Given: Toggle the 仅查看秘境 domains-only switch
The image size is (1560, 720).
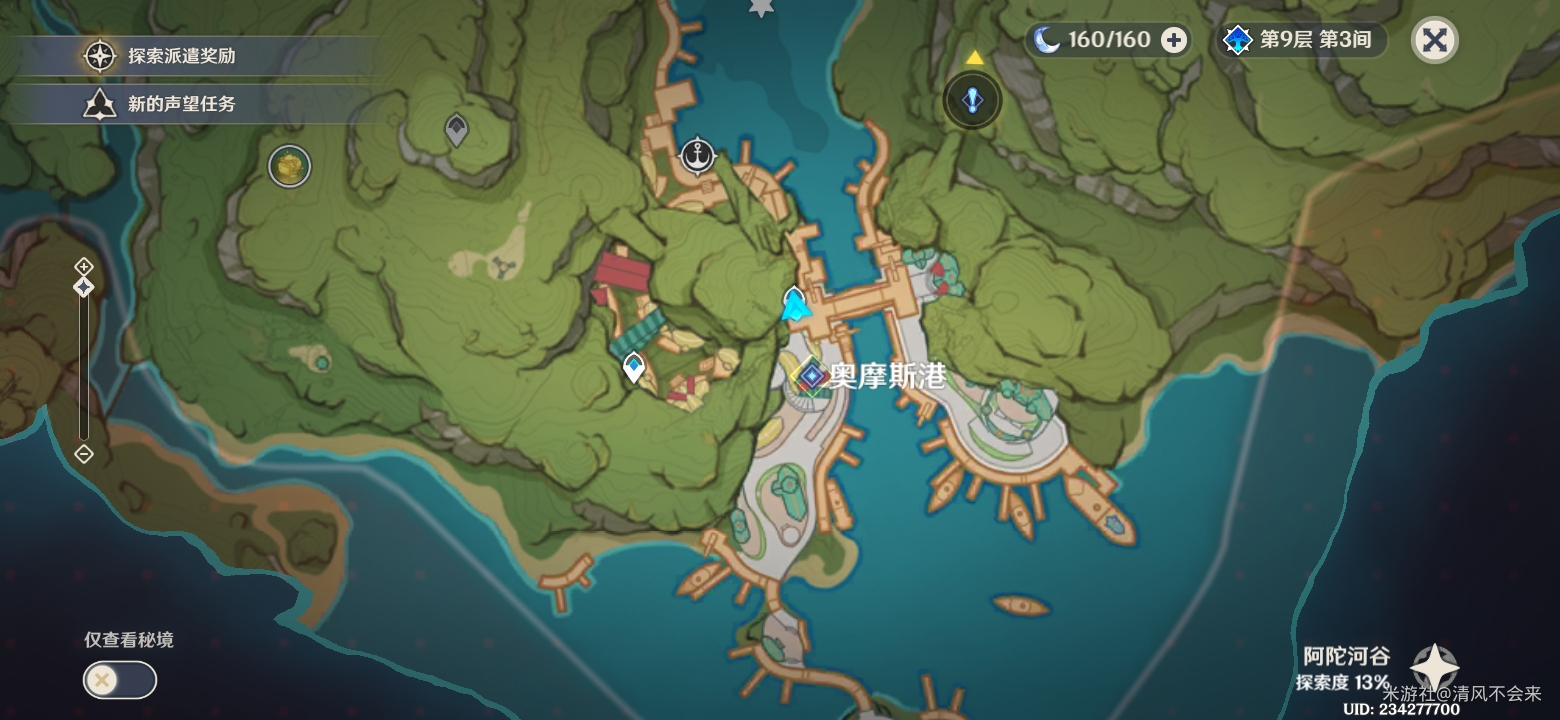Looking at the screenshot, I should 119,680.
